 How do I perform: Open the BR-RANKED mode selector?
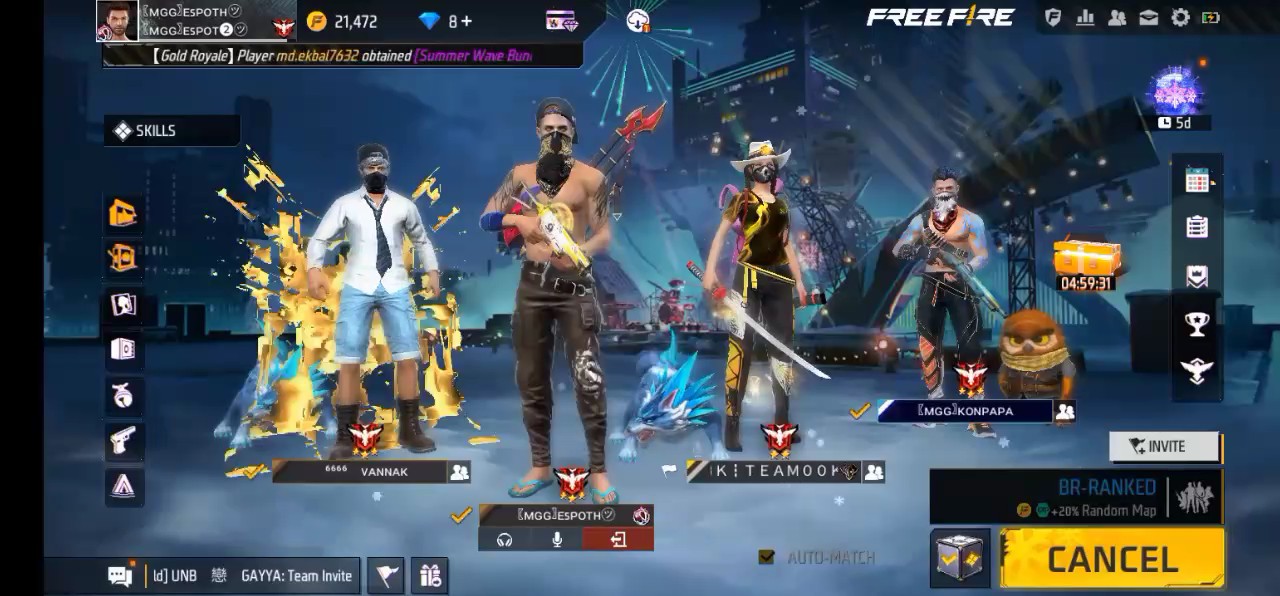pos(1076,497)
